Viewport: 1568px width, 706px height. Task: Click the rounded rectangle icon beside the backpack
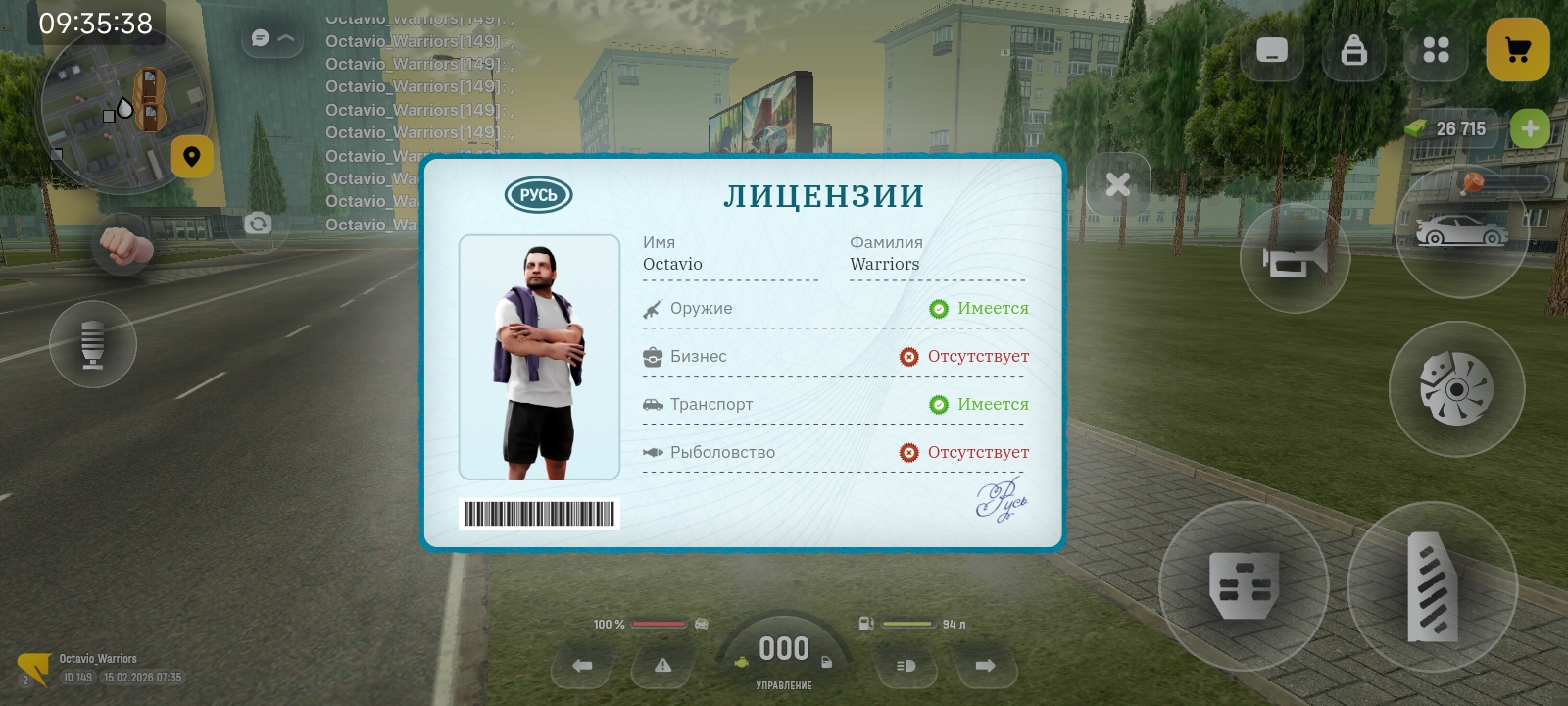[1271, 50]
